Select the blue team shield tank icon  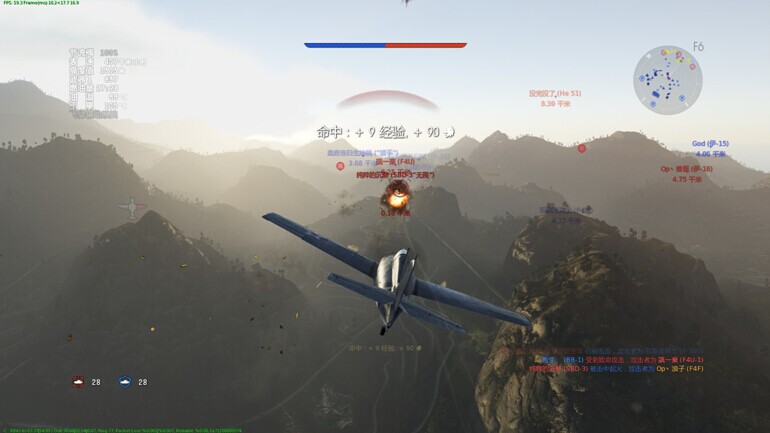coord(125,381)
